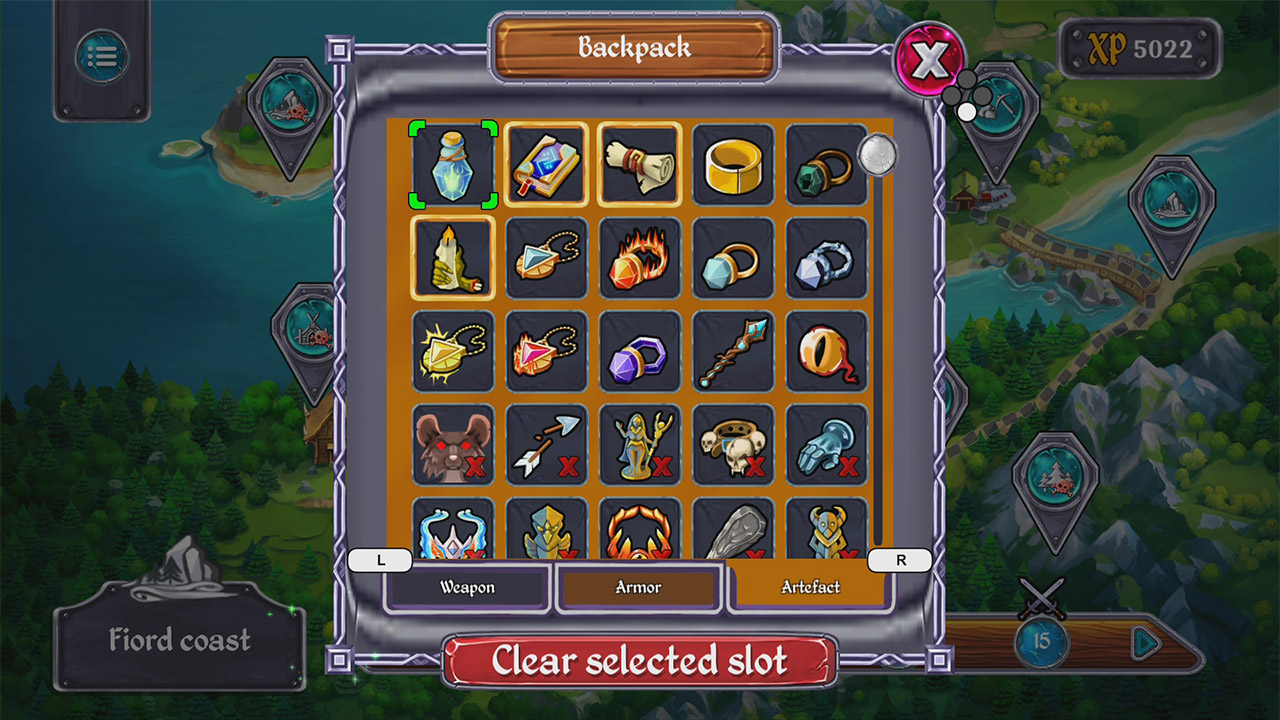Choose the gold bracelet artifact
The image size is (1280, 720).
[733, 166]
